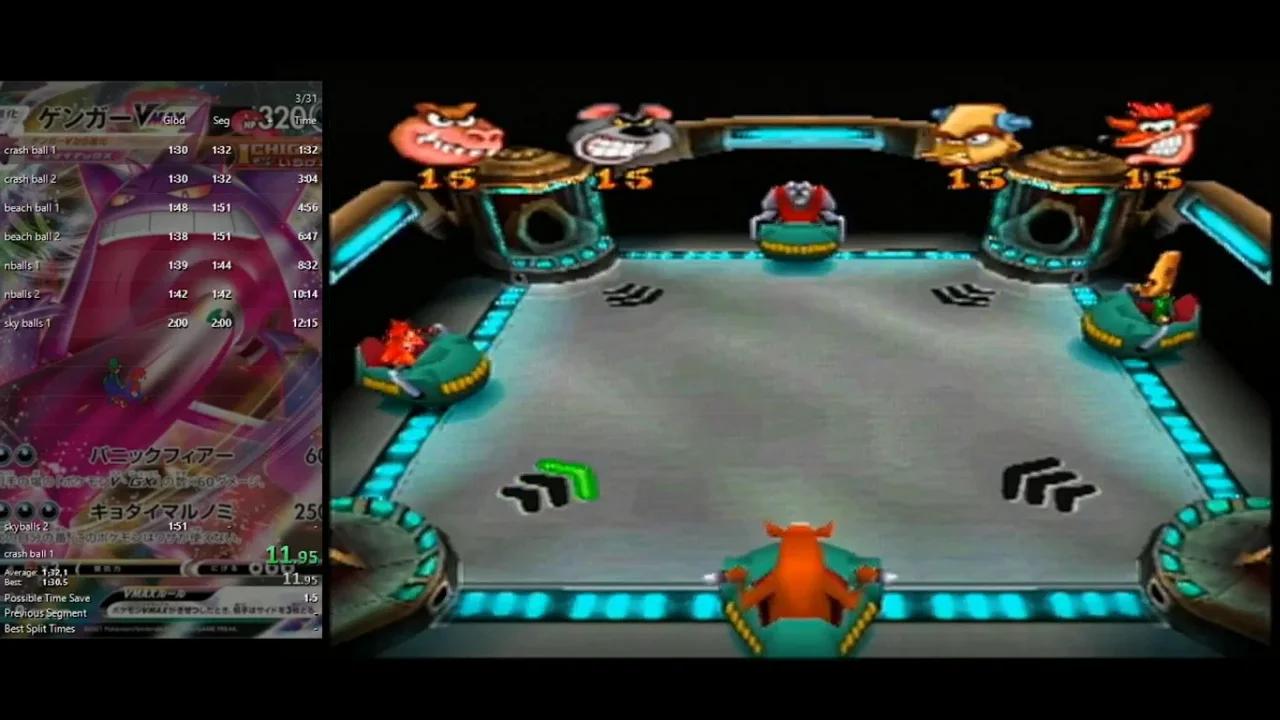This screenshot has height=720, width=1280.
Task: Click the Time column header
Action: 304,119
